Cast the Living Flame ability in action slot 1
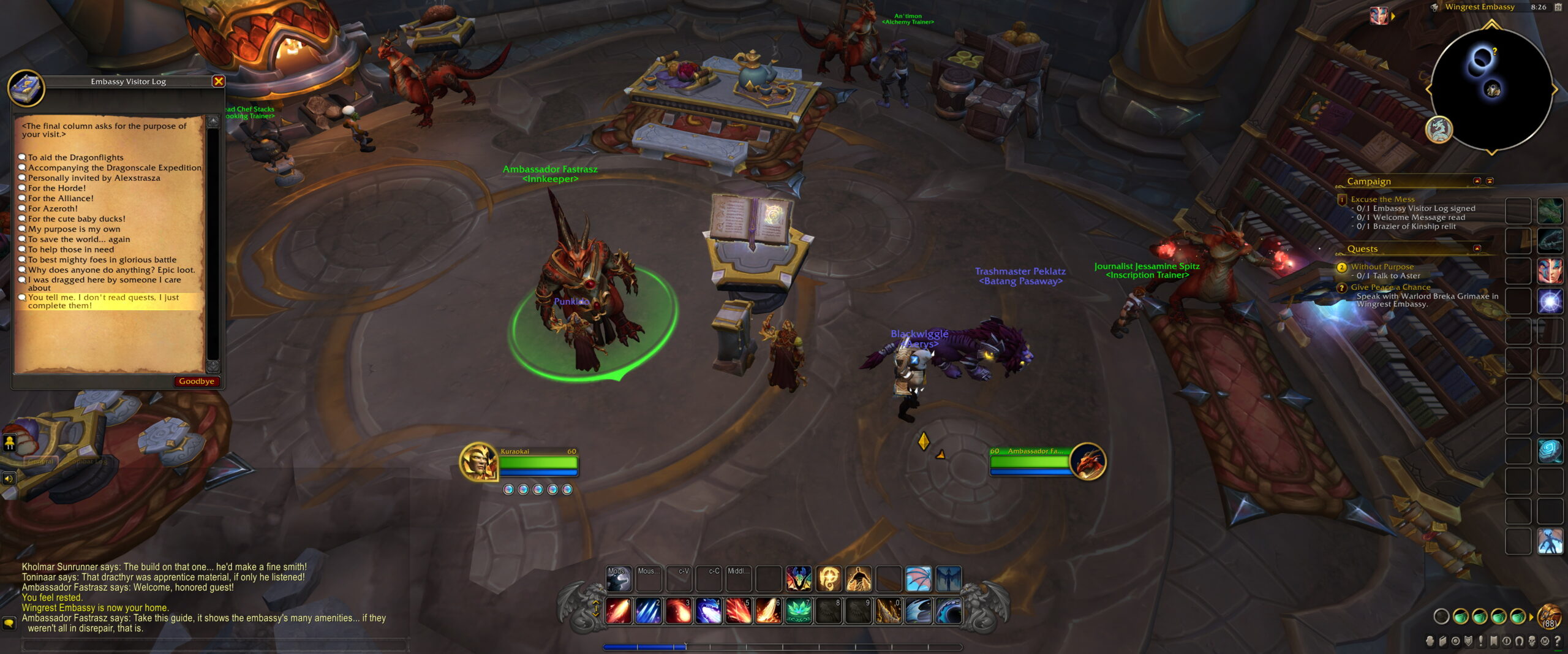Viewport: 1568px width, 654px height. click(617, 610)
